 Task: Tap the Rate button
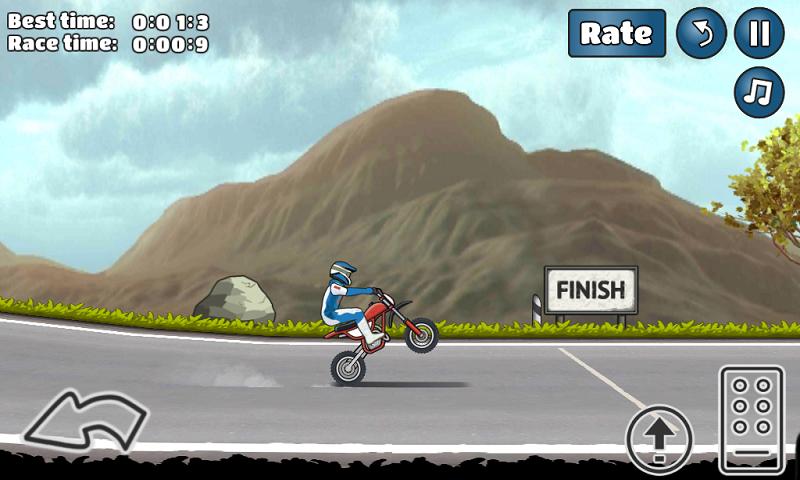[617, 33]
